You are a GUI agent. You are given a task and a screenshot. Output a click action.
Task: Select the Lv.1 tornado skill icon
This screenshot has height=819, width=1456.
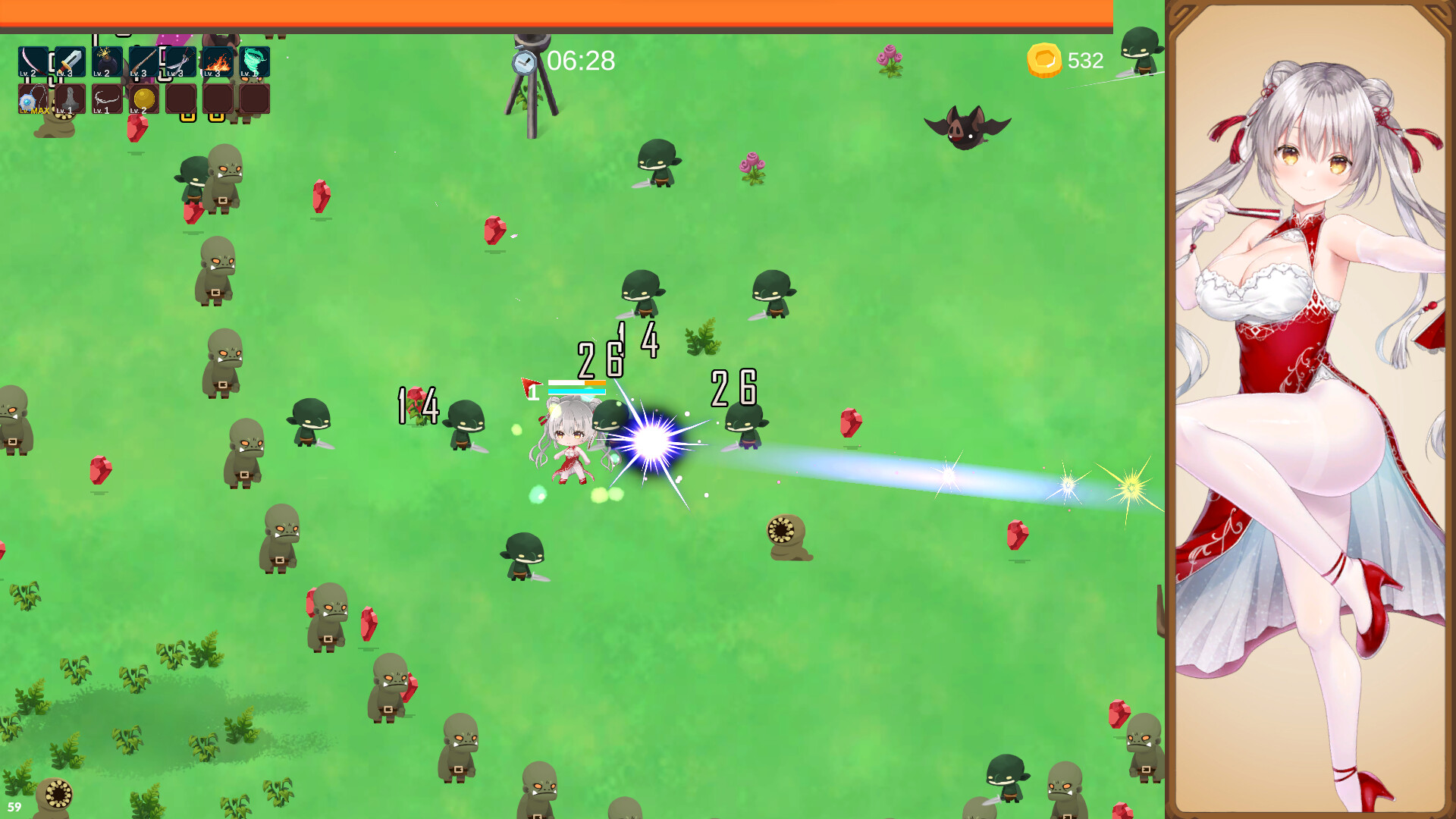click(254, 61)
